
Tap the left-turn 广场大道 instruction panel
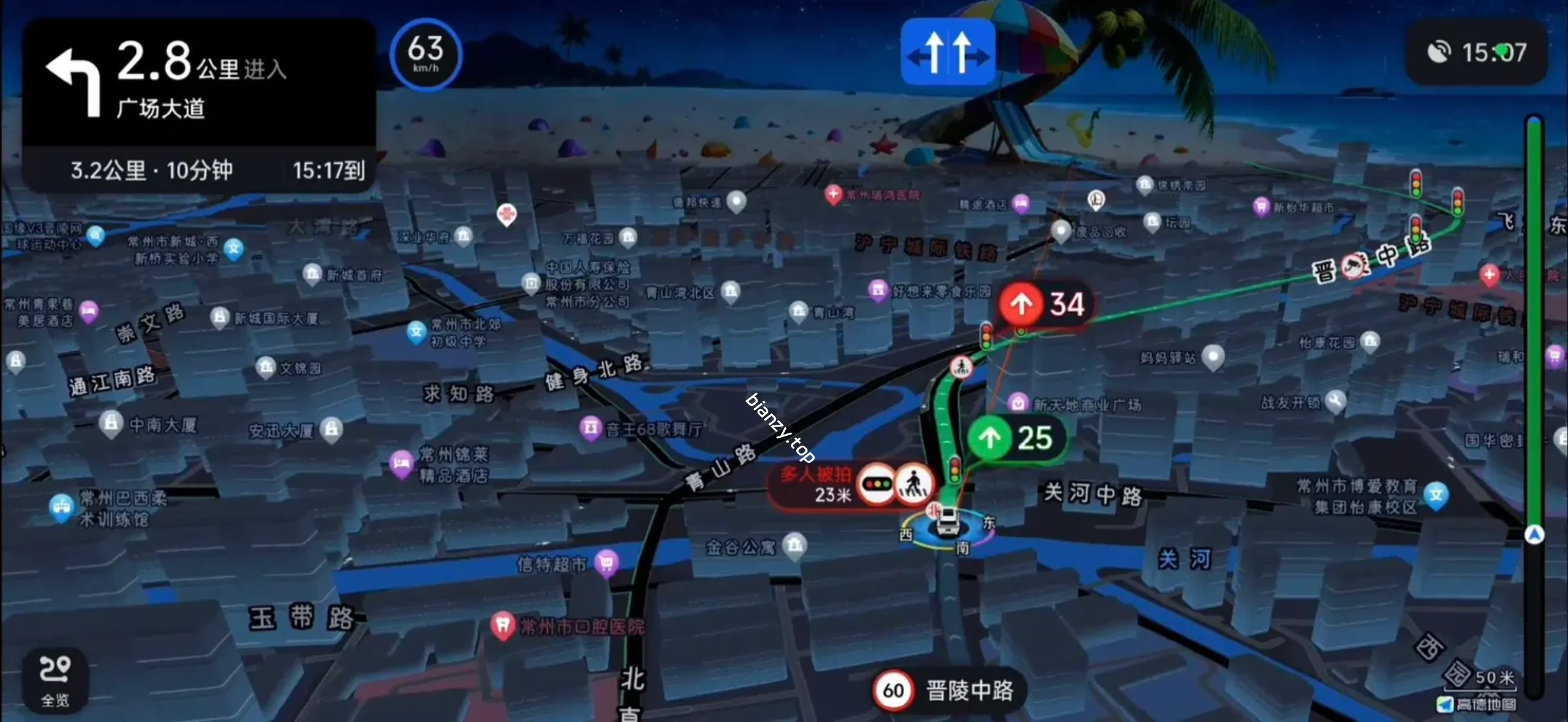tap(198, 82)
